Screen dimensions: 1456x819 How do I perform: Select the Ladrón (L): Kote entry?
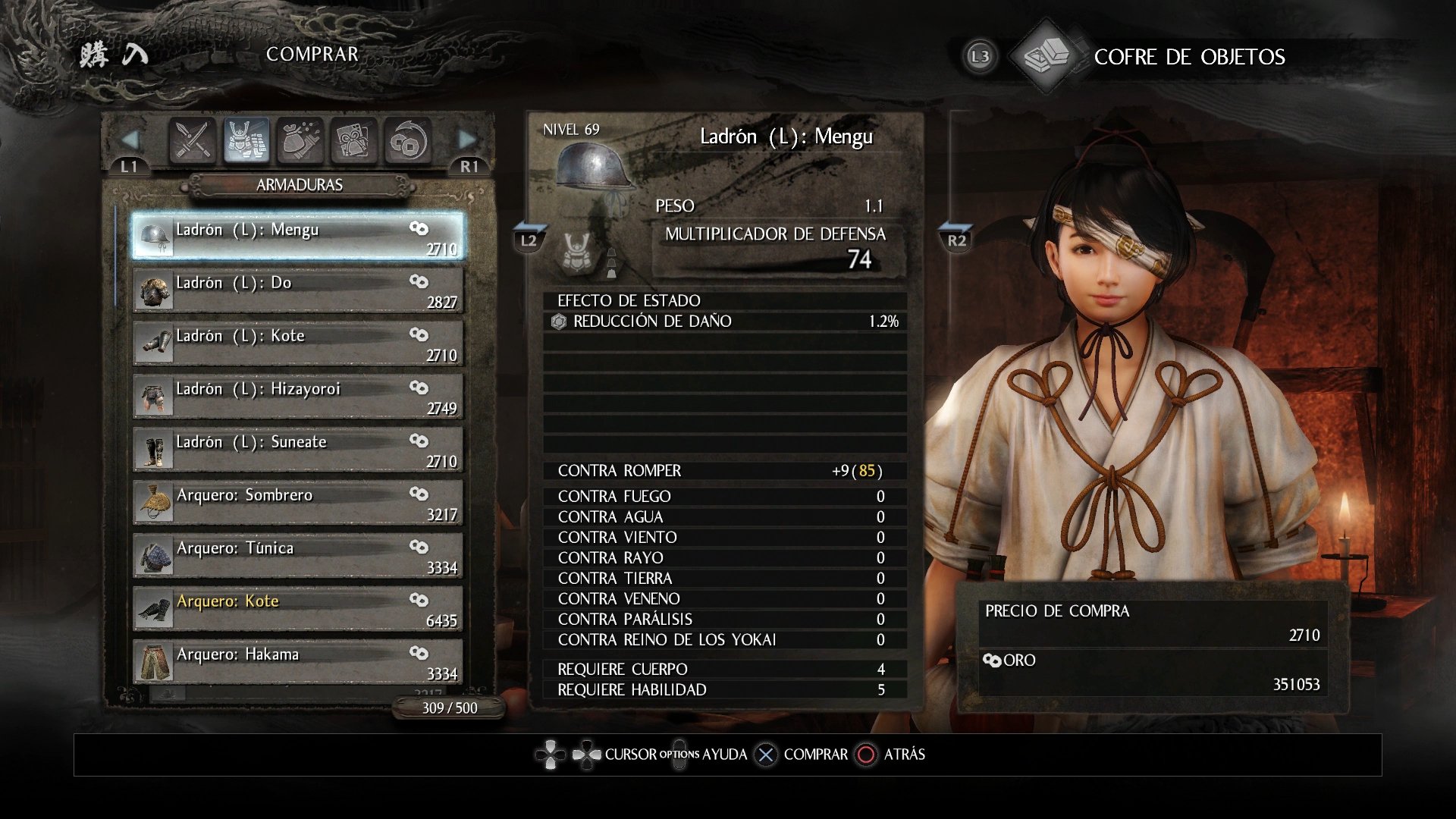297,344
